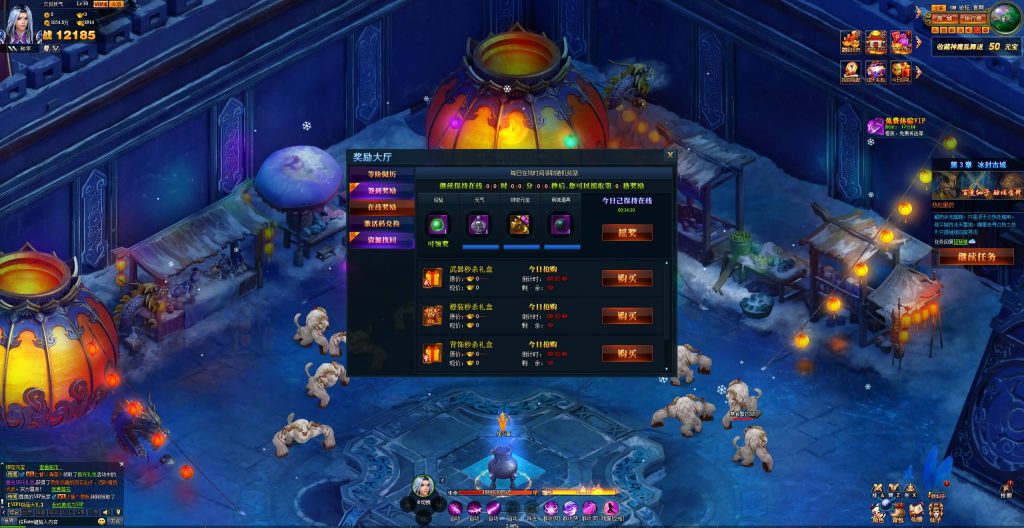Click the 摇奖 lottery draw button

627,231
